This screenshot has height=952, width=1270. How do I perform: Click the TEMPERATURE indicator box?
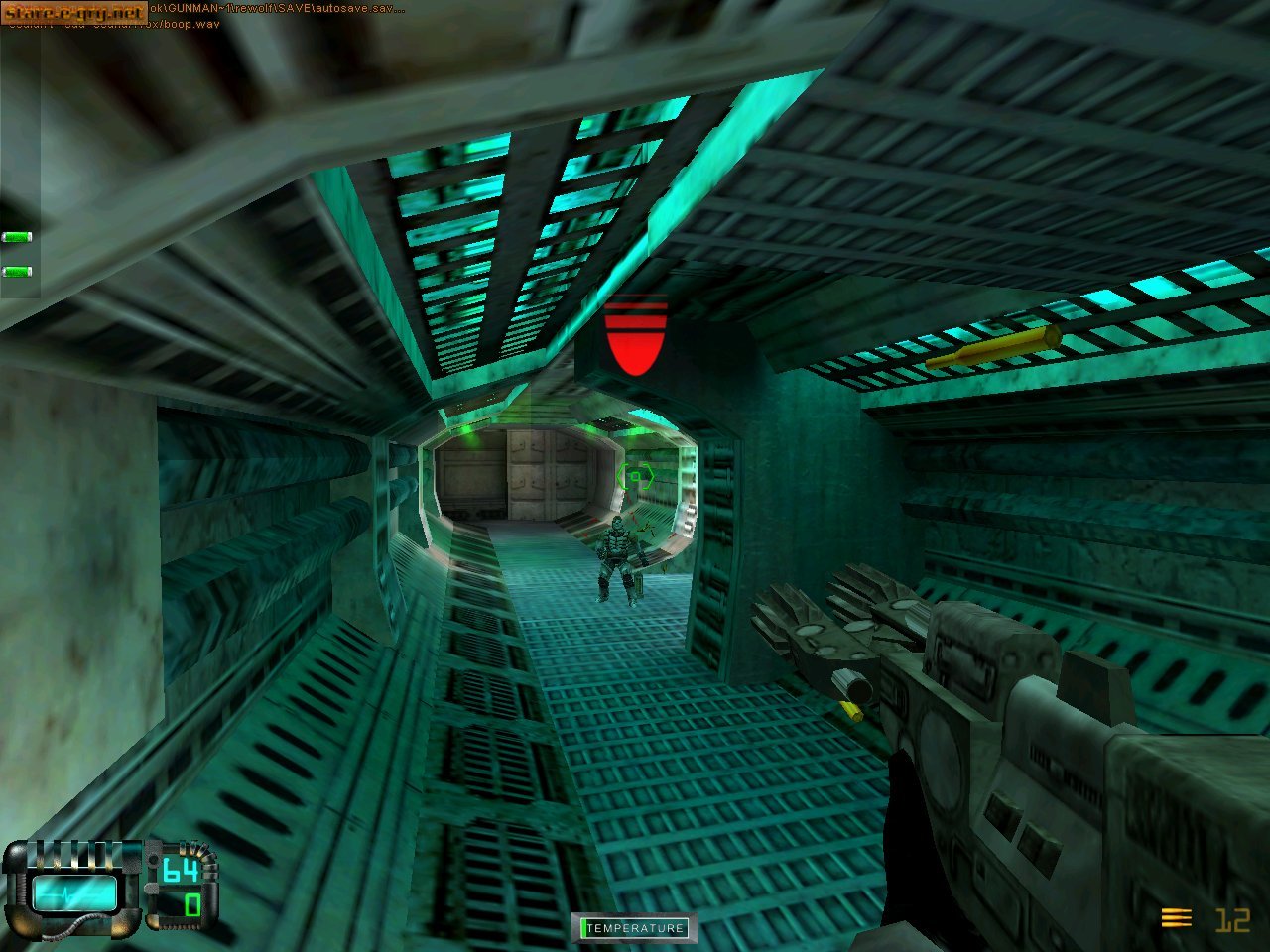click(635, 928)
